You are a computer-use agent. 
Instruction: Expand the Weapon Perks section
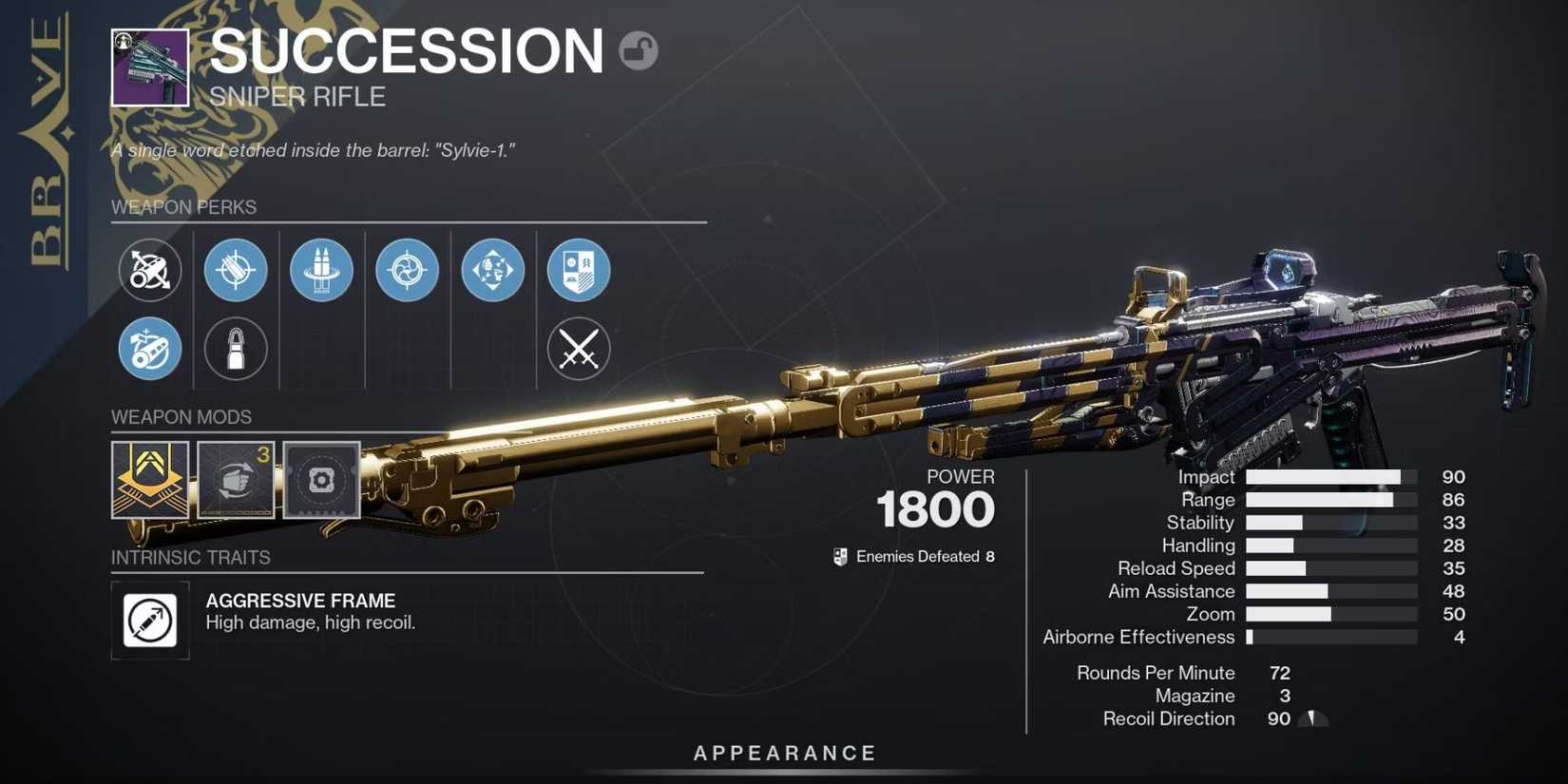click(183, 207)
